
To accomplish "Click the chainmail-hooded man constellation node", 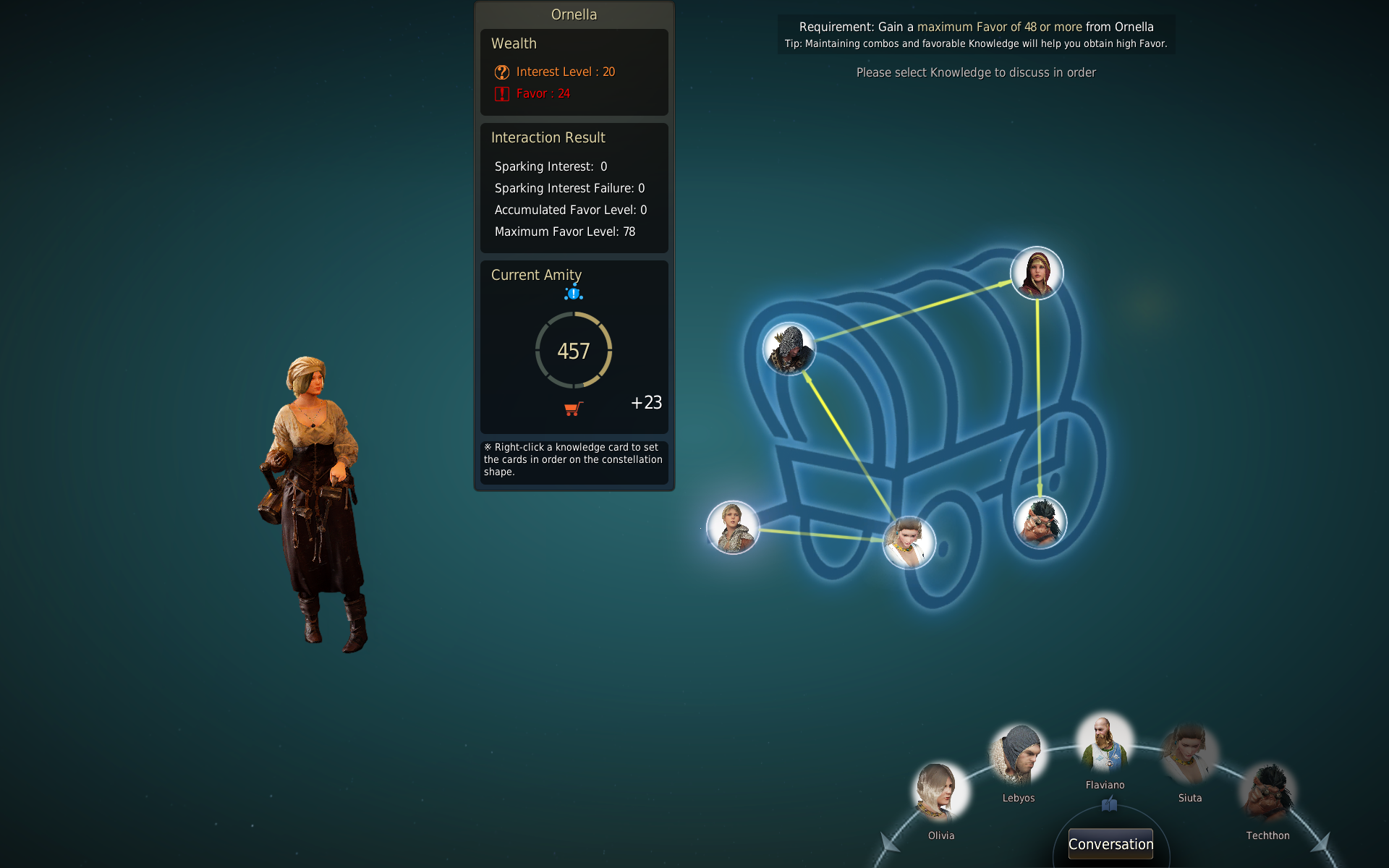I will (789, 349).
